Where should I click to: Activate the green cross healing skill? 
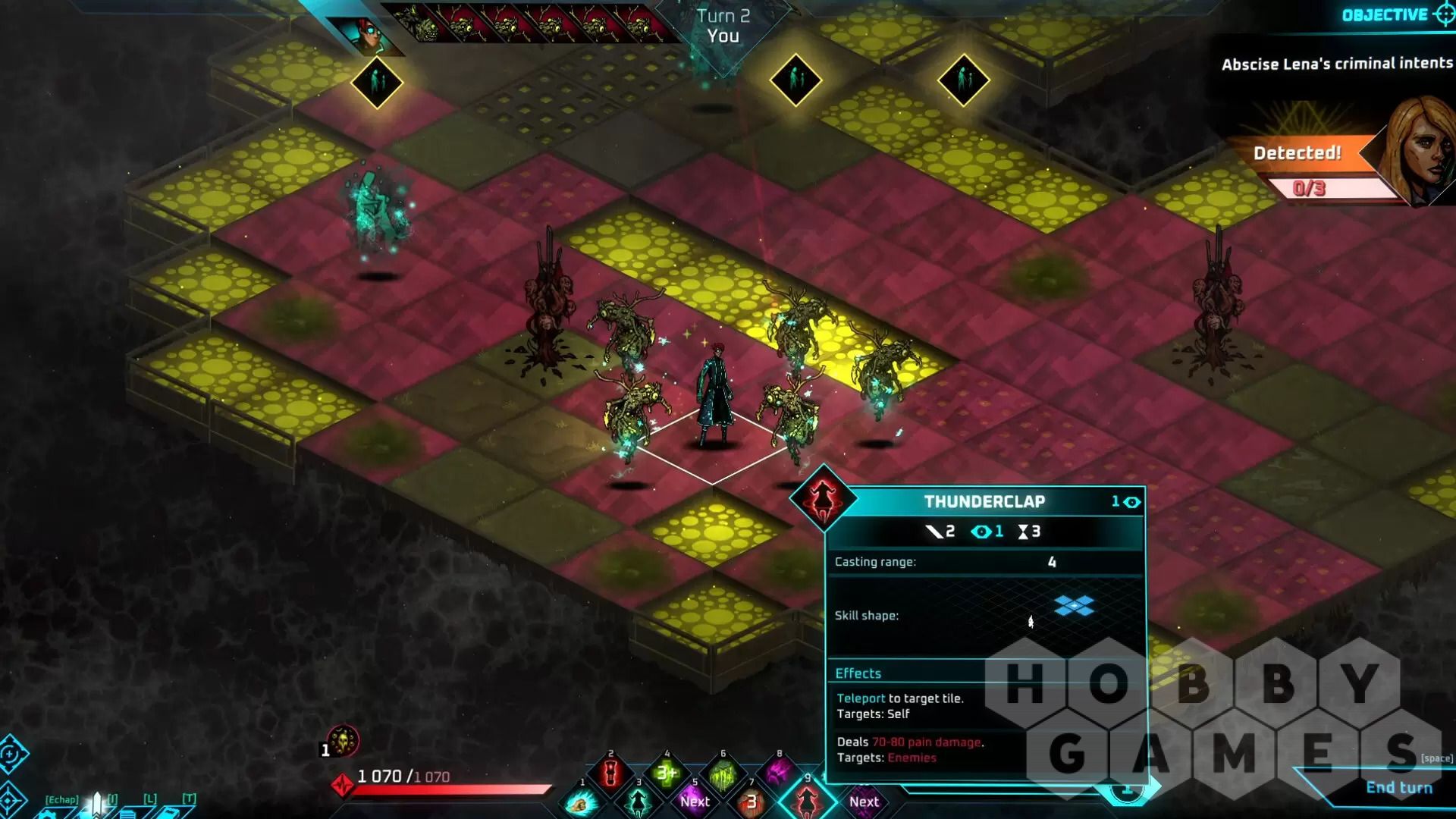pos(667,773)
